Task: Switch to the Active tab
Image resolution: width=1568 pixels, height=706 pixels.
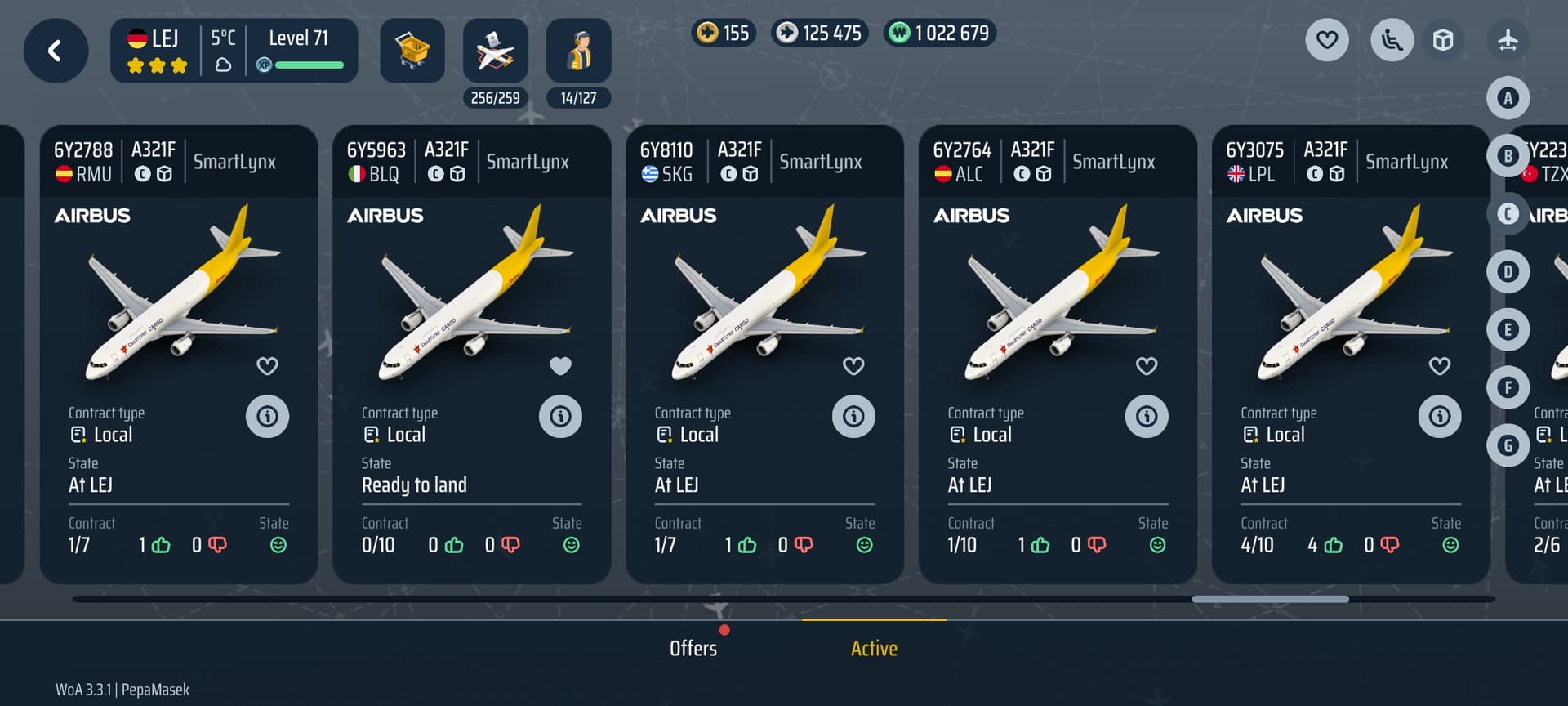Action: [x=874, y=648]
